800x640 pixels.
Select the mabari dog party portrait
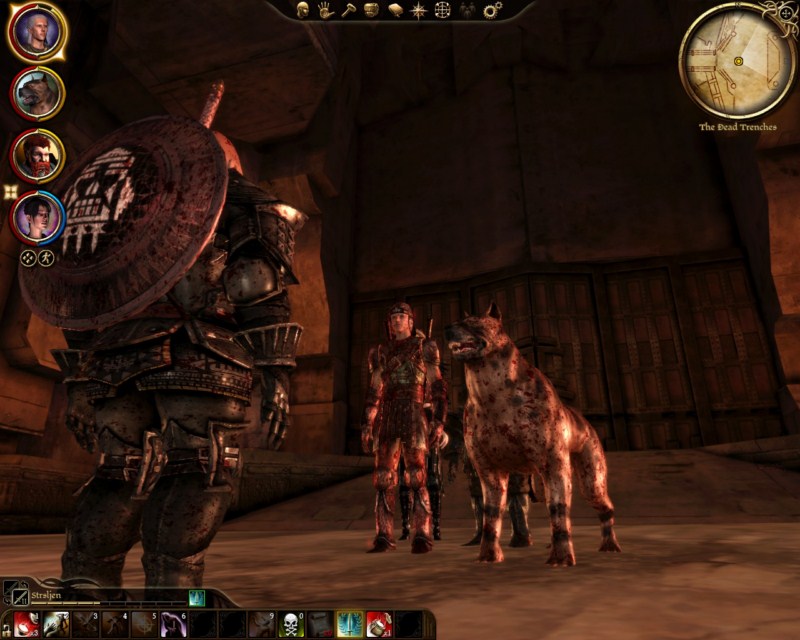(x=37, y=94)
